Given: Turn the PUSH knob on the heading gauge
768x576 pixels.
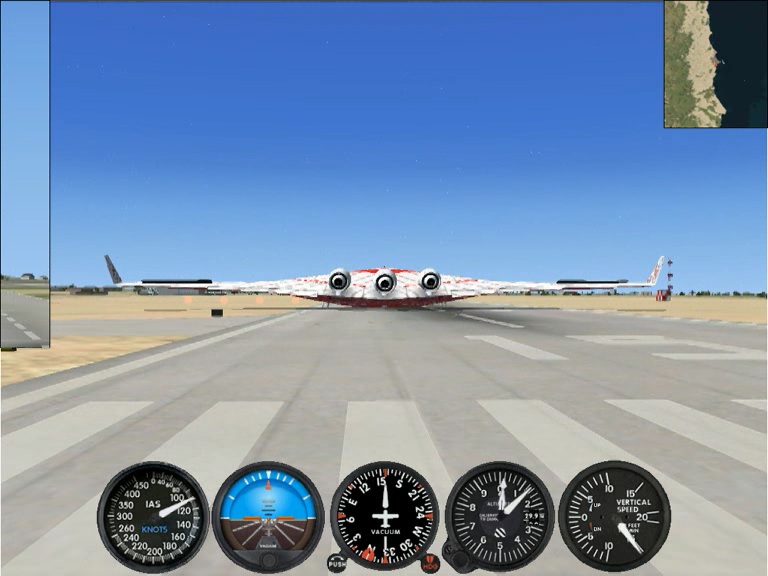Looking at the screenshot, I should coord(337,563).
